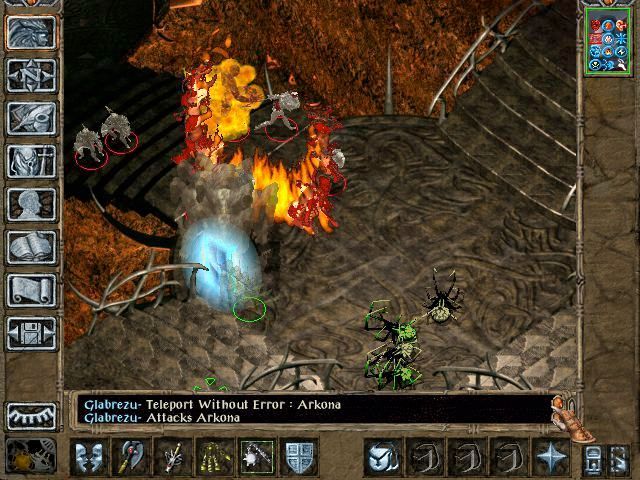Select the highlighted flail weapon slot
Viewport: 640px width, 480px height.
click(x=259, y=457)
